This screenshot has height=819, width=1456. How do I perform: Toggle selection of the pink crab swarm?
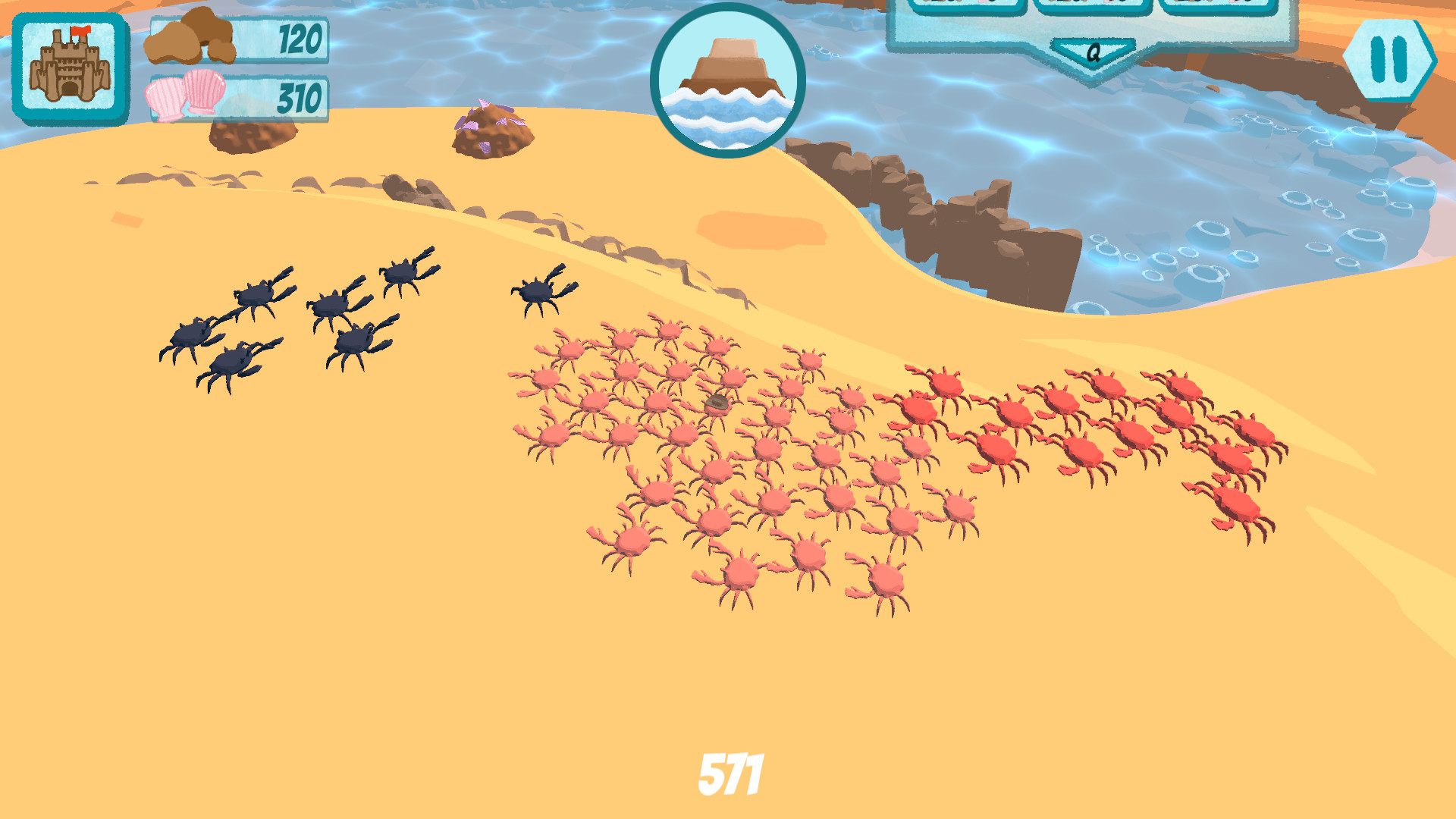tap(720, 455)
